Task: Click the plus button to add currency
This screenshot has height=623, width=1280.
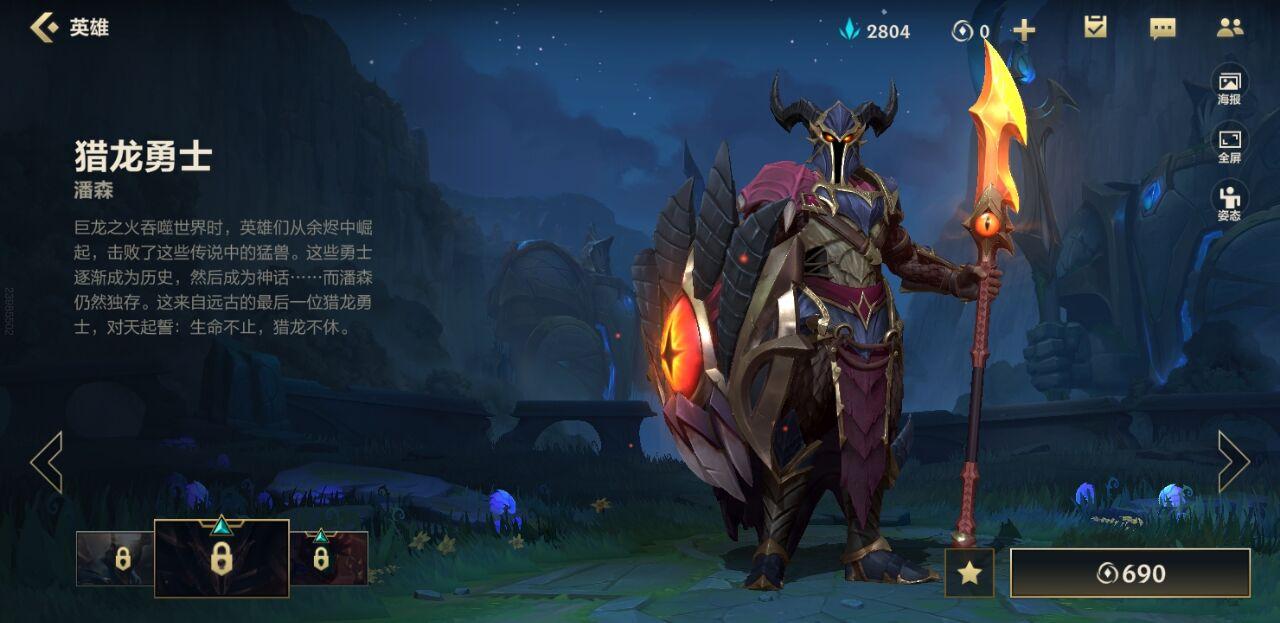Action: (x=1024, y=30)
